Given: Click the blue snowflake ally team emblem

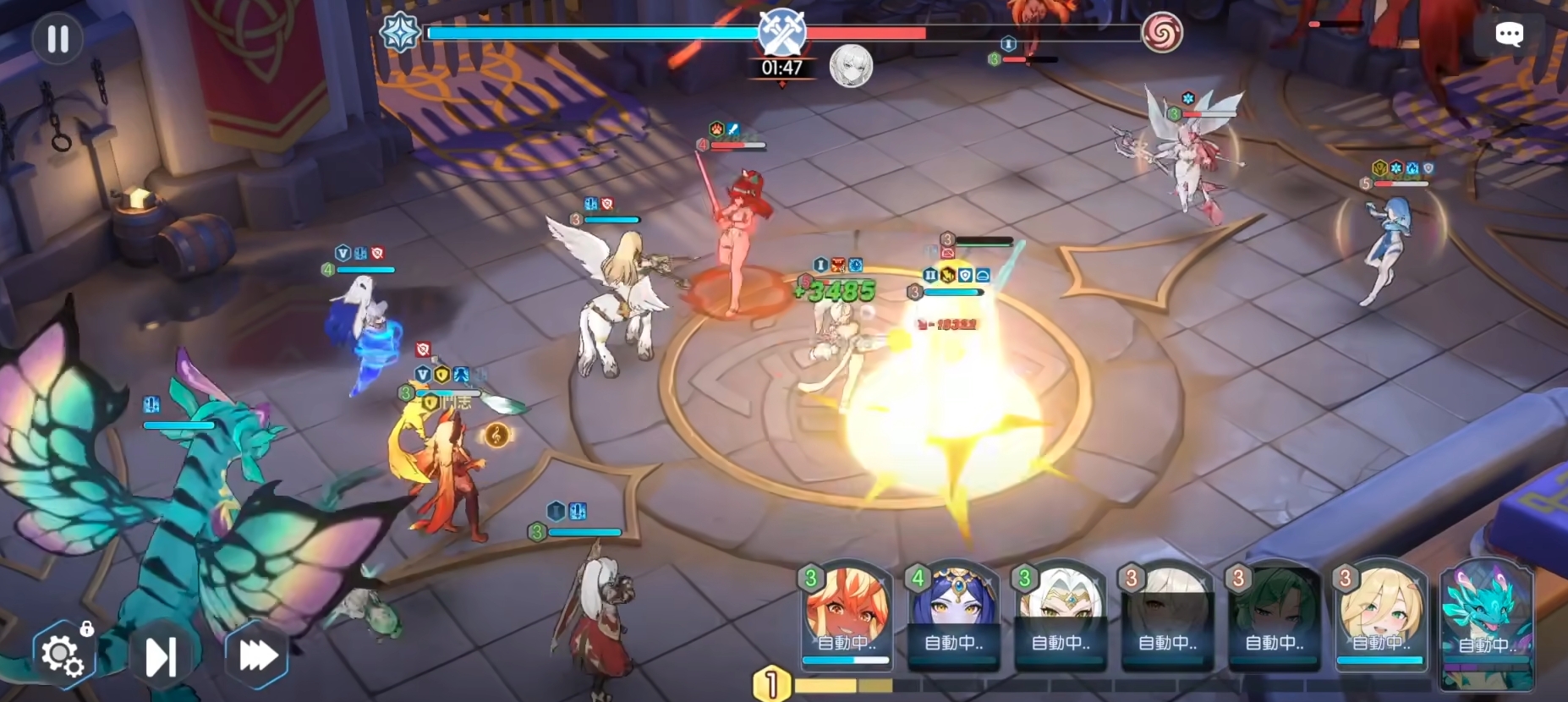Looking at the screenshot, I should click(400, 33).
